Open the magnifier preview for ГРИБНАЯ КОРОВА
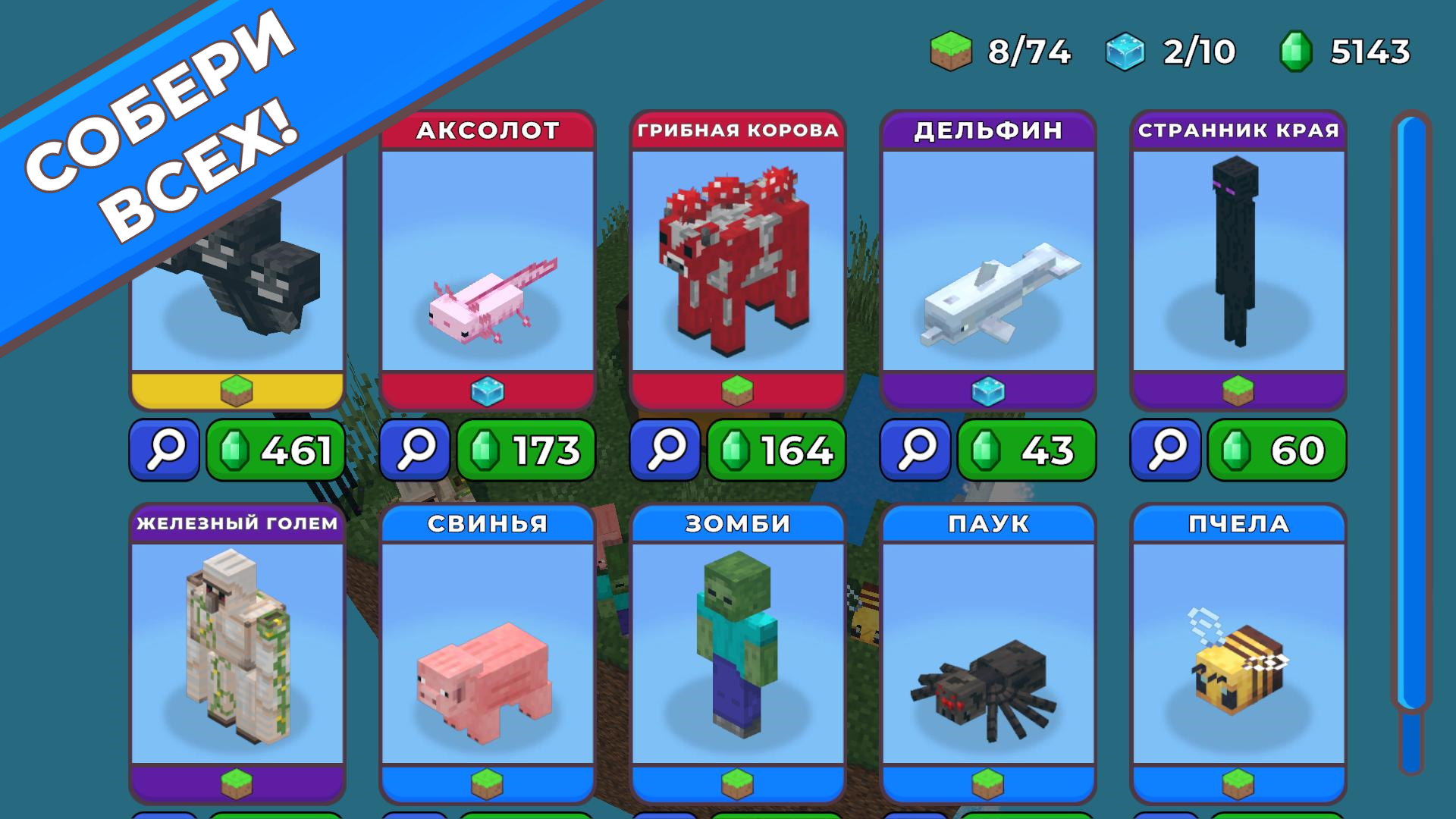 664,450
